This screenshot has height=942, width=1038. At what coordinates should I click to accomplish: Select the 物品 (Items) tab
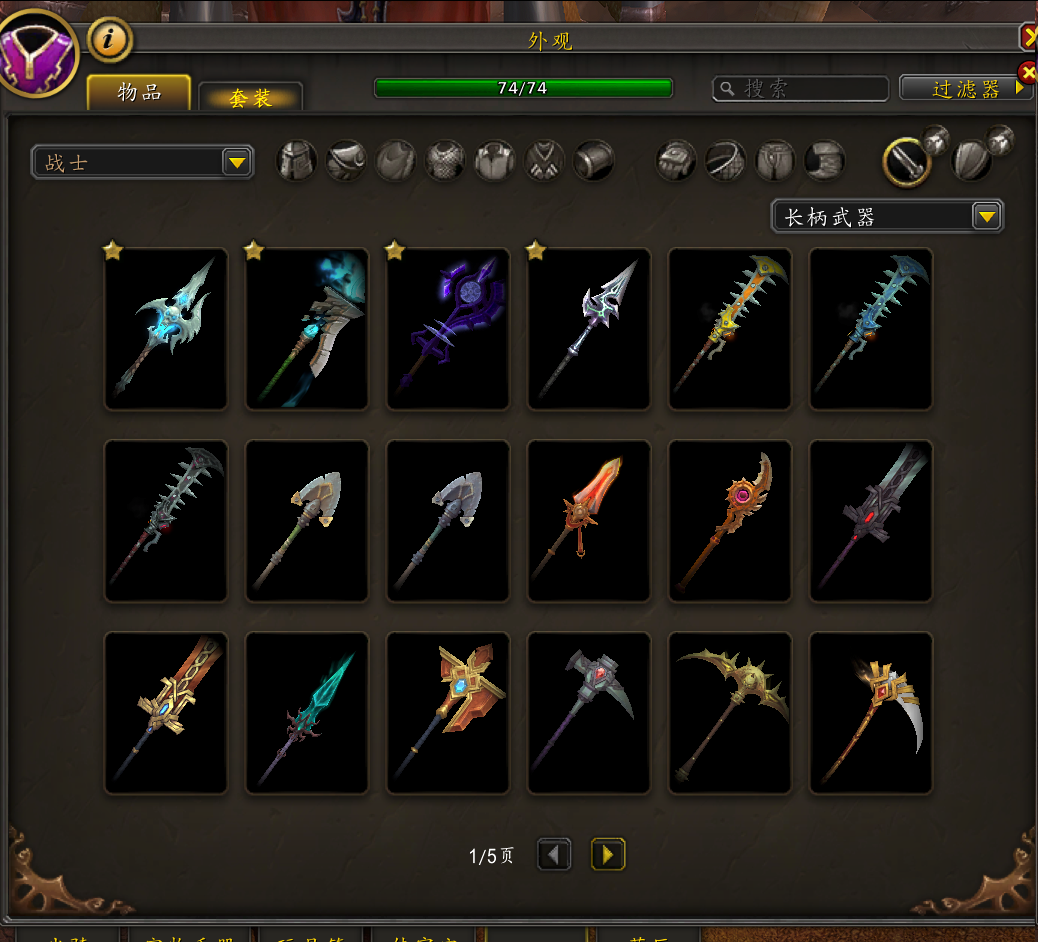coord(139,93)
